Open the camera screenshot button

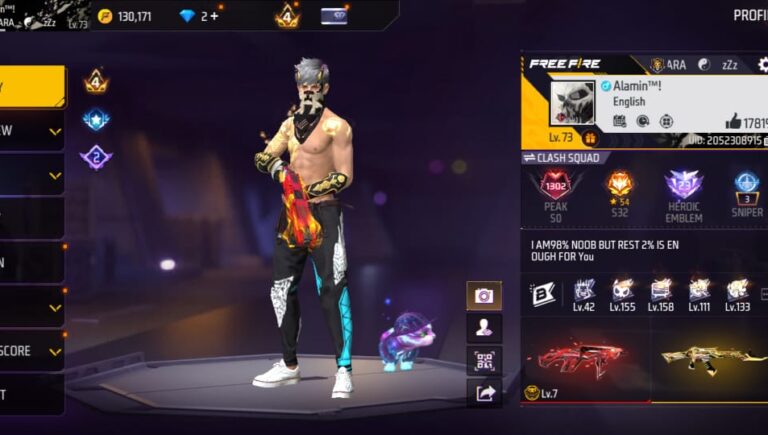pos(484,296)
